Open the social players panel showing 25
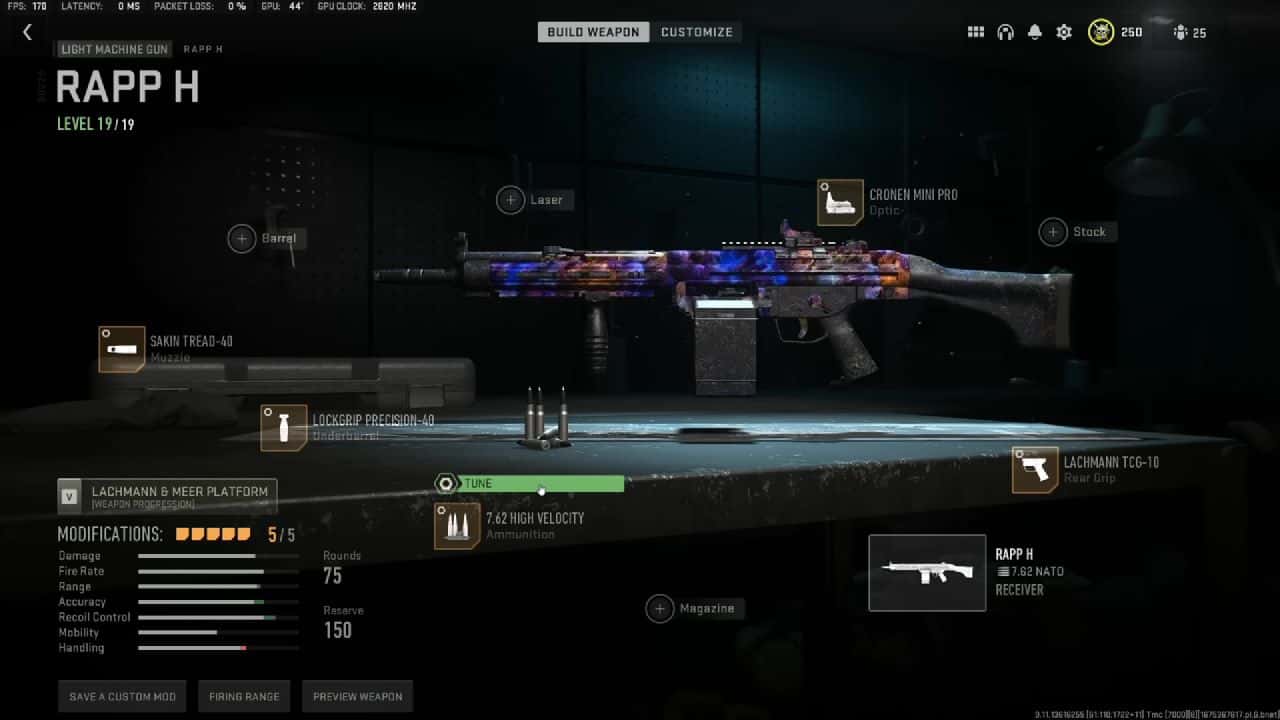 1186,31
